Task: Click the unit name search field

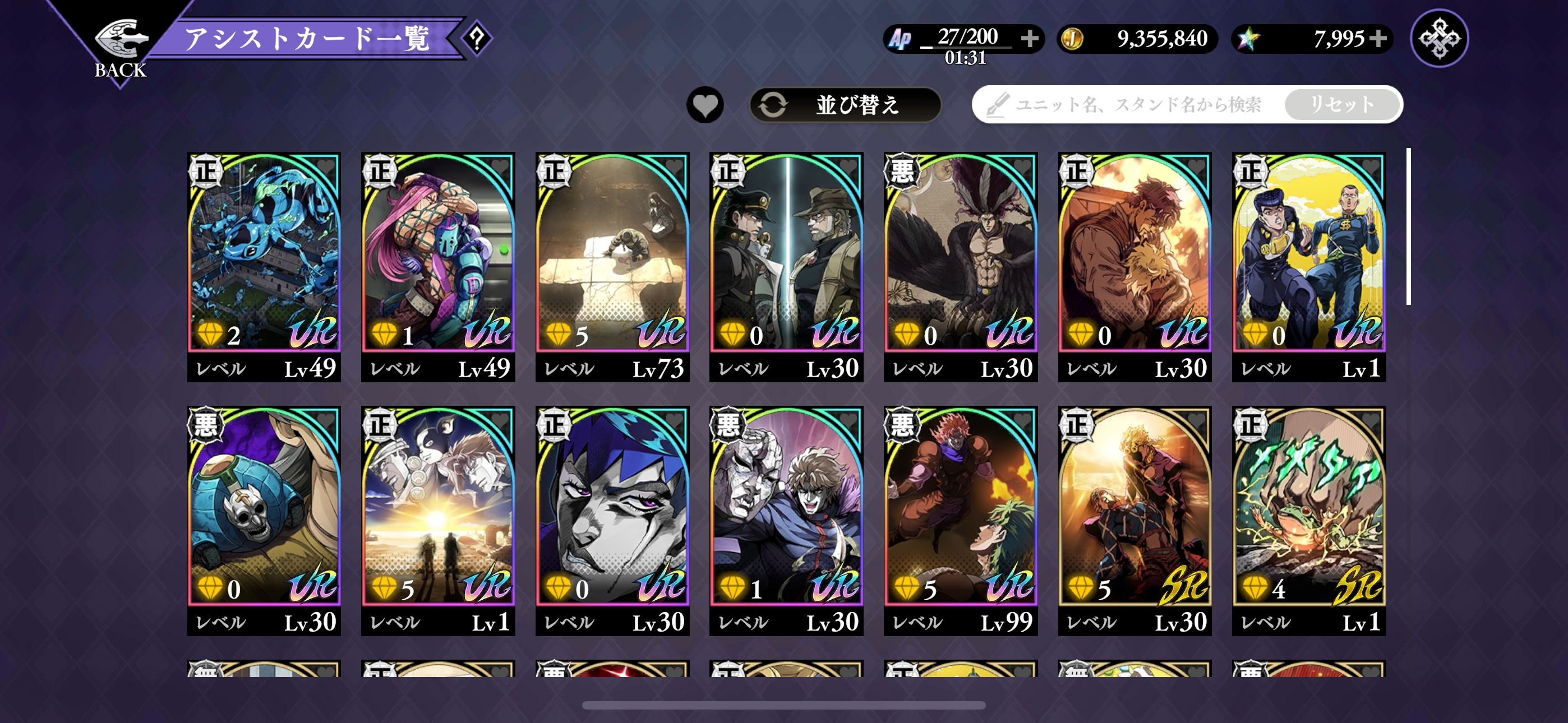Action: [1132, 105]
